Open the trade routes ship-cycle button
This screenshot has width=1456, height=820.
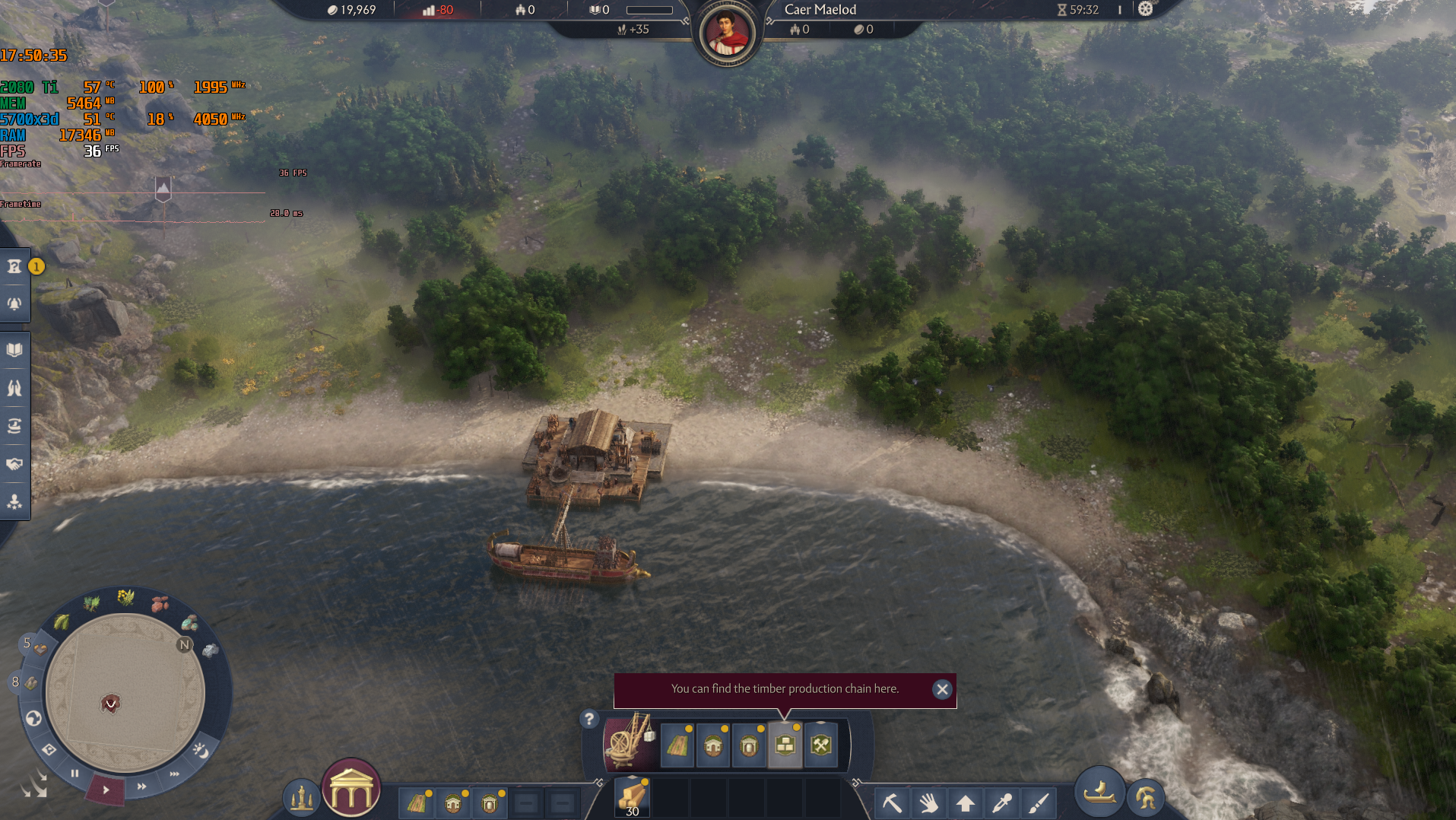14,426
